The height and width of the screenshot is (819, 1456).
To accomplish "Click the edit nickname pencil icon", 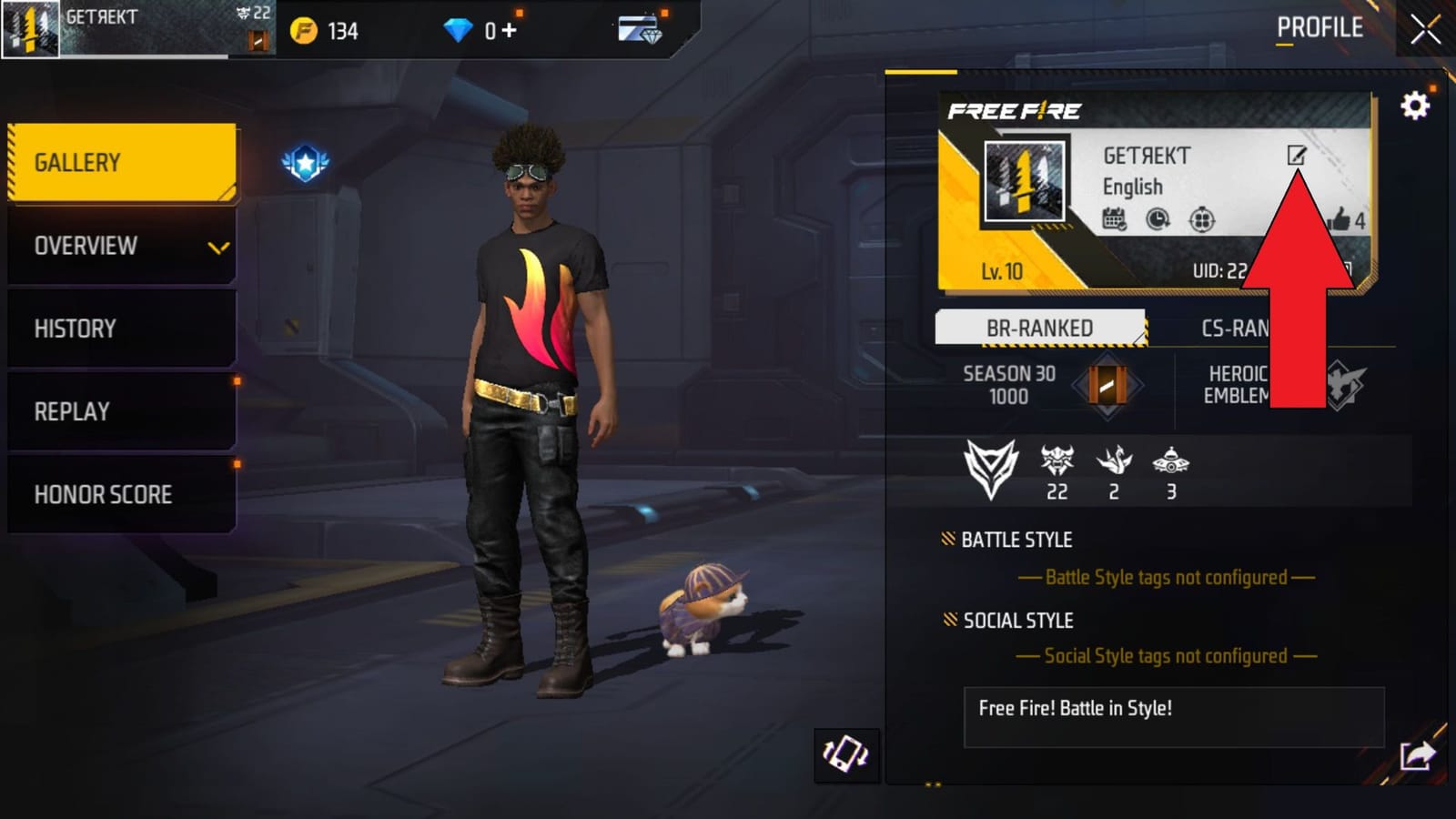I will (1296, 157).
